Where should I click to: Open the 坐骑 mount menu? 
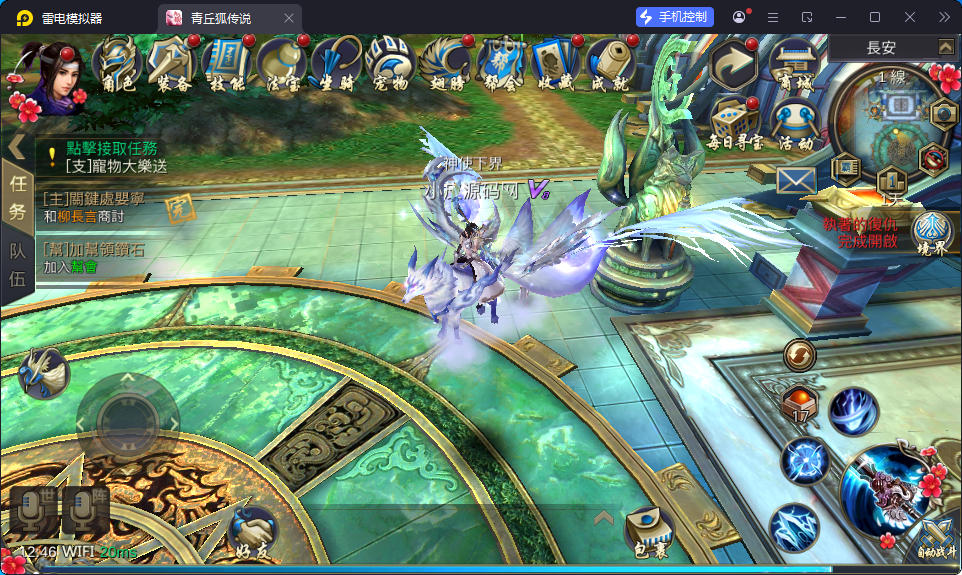(336, 65)
